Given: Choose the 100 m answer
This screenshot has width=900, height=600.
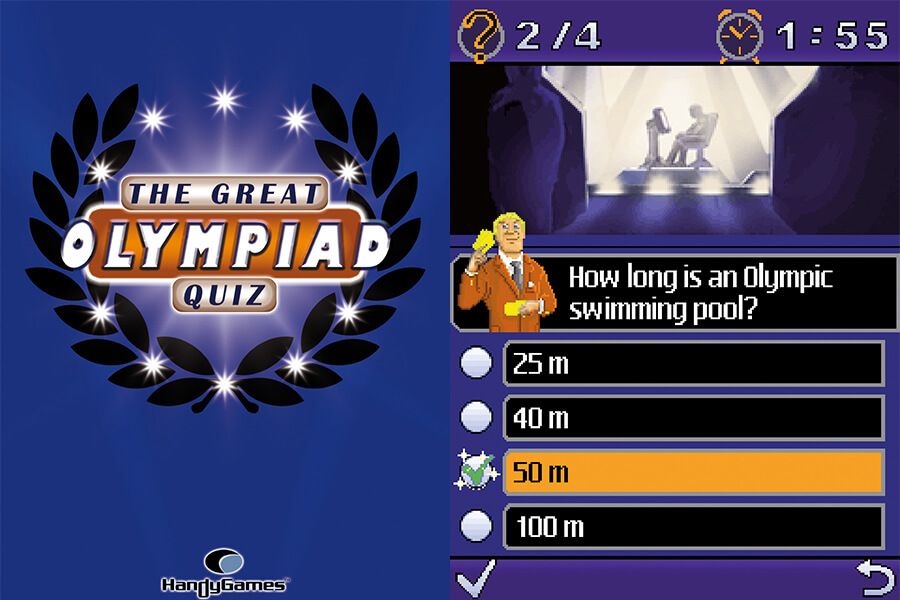Looking at the screenshot, I should pyautogui.click(x=693, y=526).
